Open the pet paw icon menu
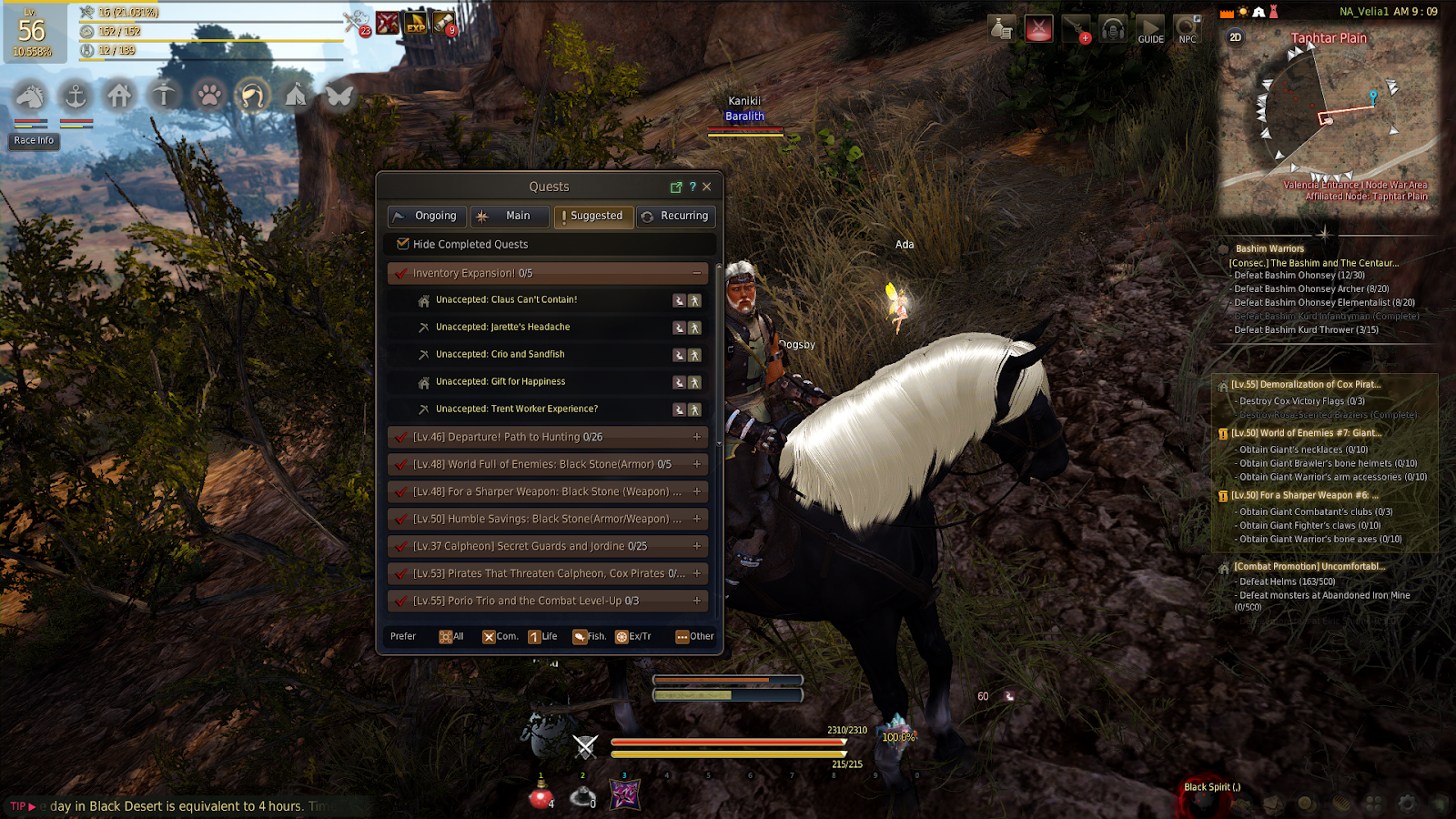The height and width of the screenshot is (819, 1456). tap(209, 95)
